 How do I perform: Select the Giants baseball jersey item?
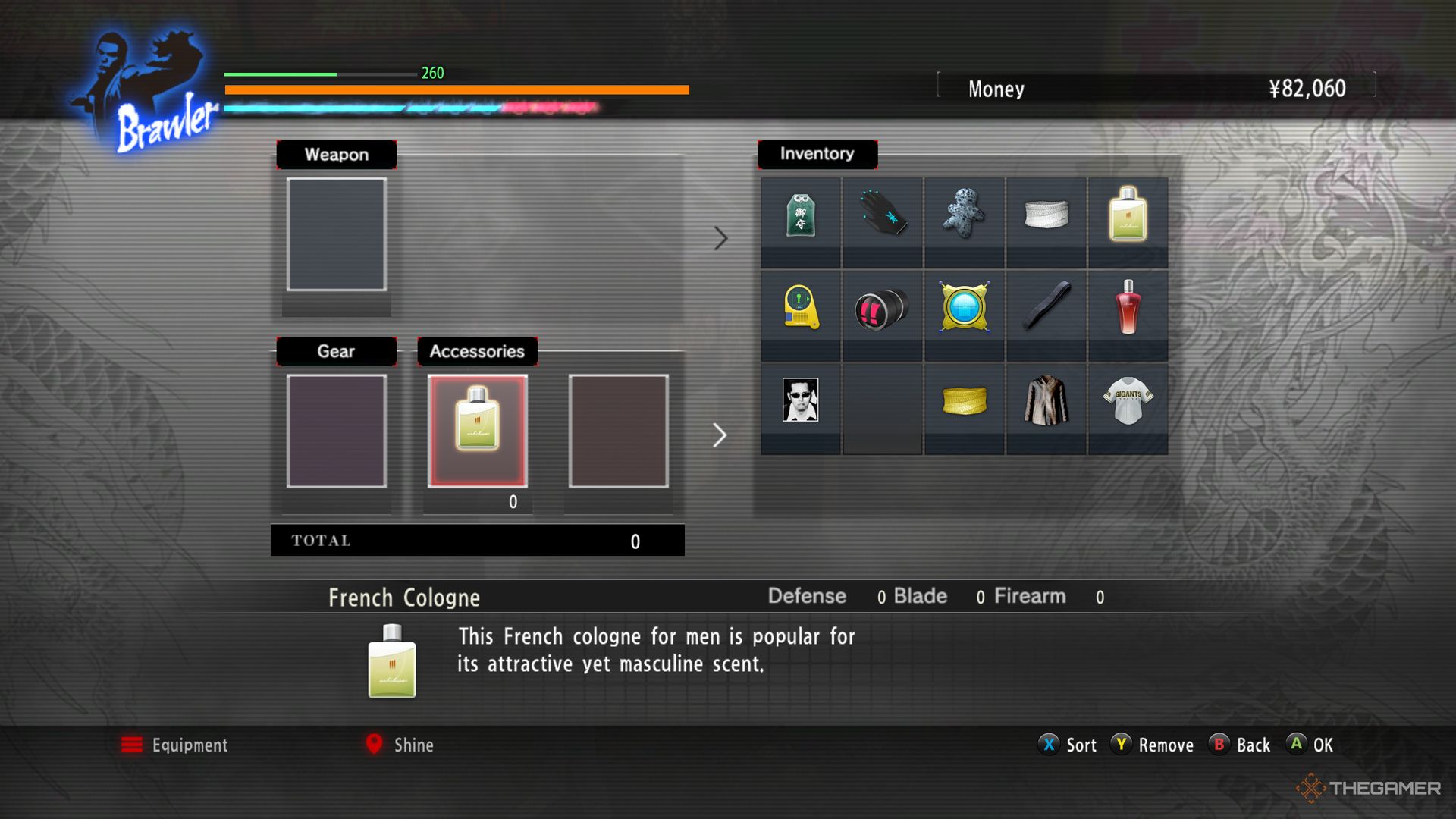[x=1128, y=400]
